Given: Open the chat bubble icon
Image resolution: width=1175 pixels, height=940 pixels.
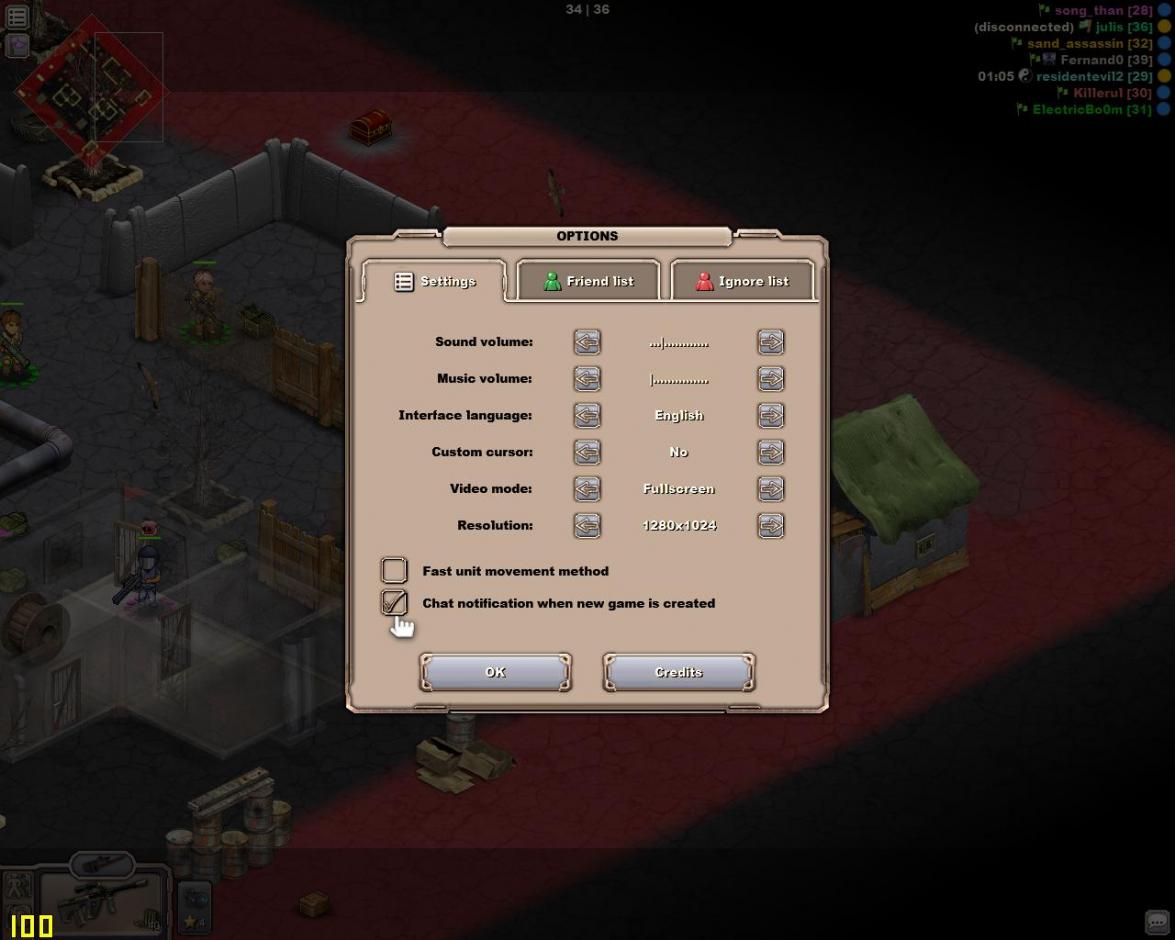Looking at the screenshot, I should tap(1157, 922).
